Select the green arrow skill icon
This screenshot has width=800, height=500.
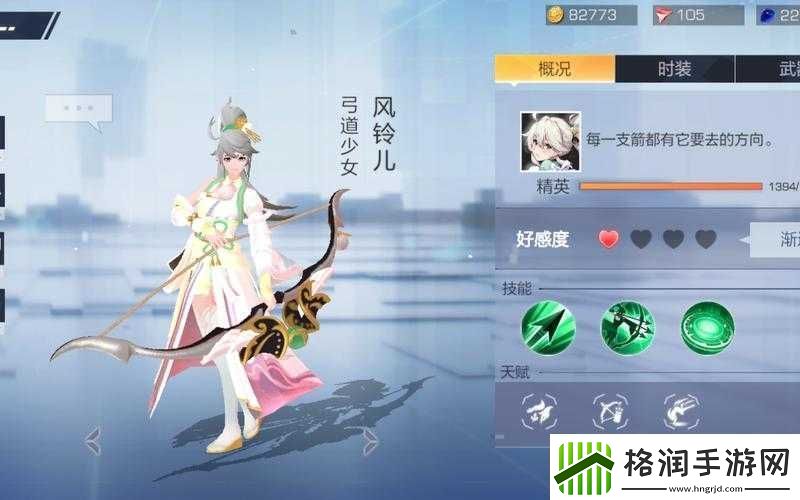tap(547, 327)
